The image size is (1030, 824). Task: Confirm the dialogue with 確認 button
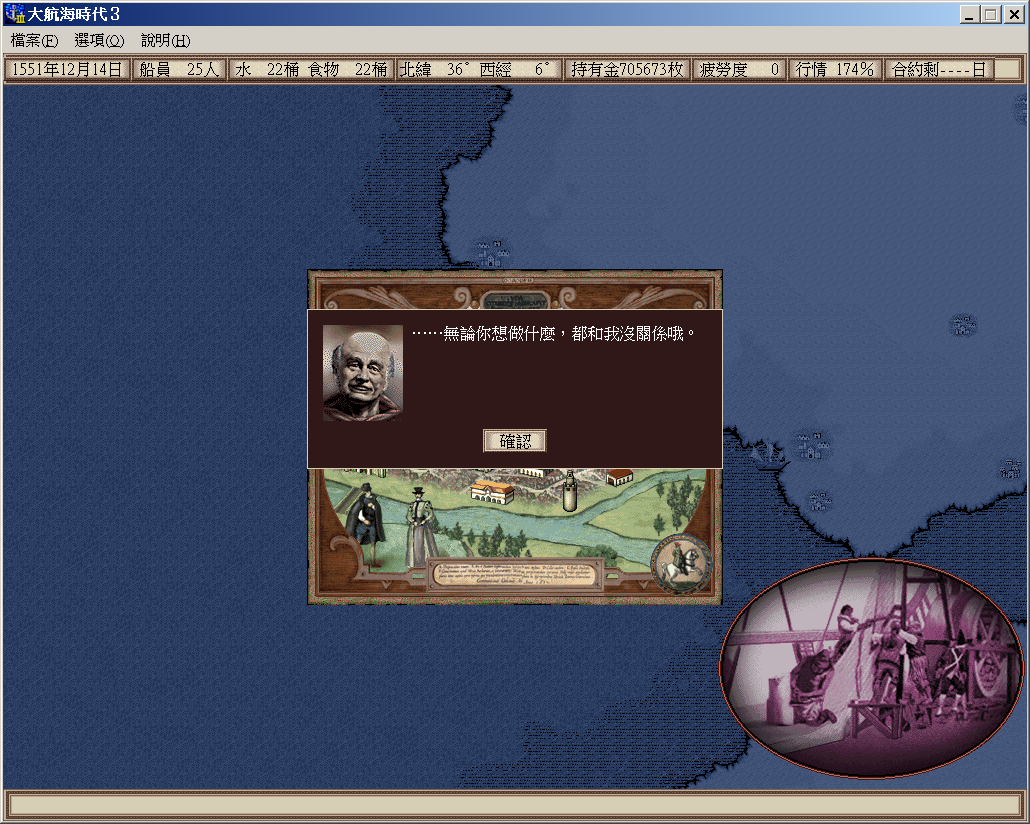515,441
